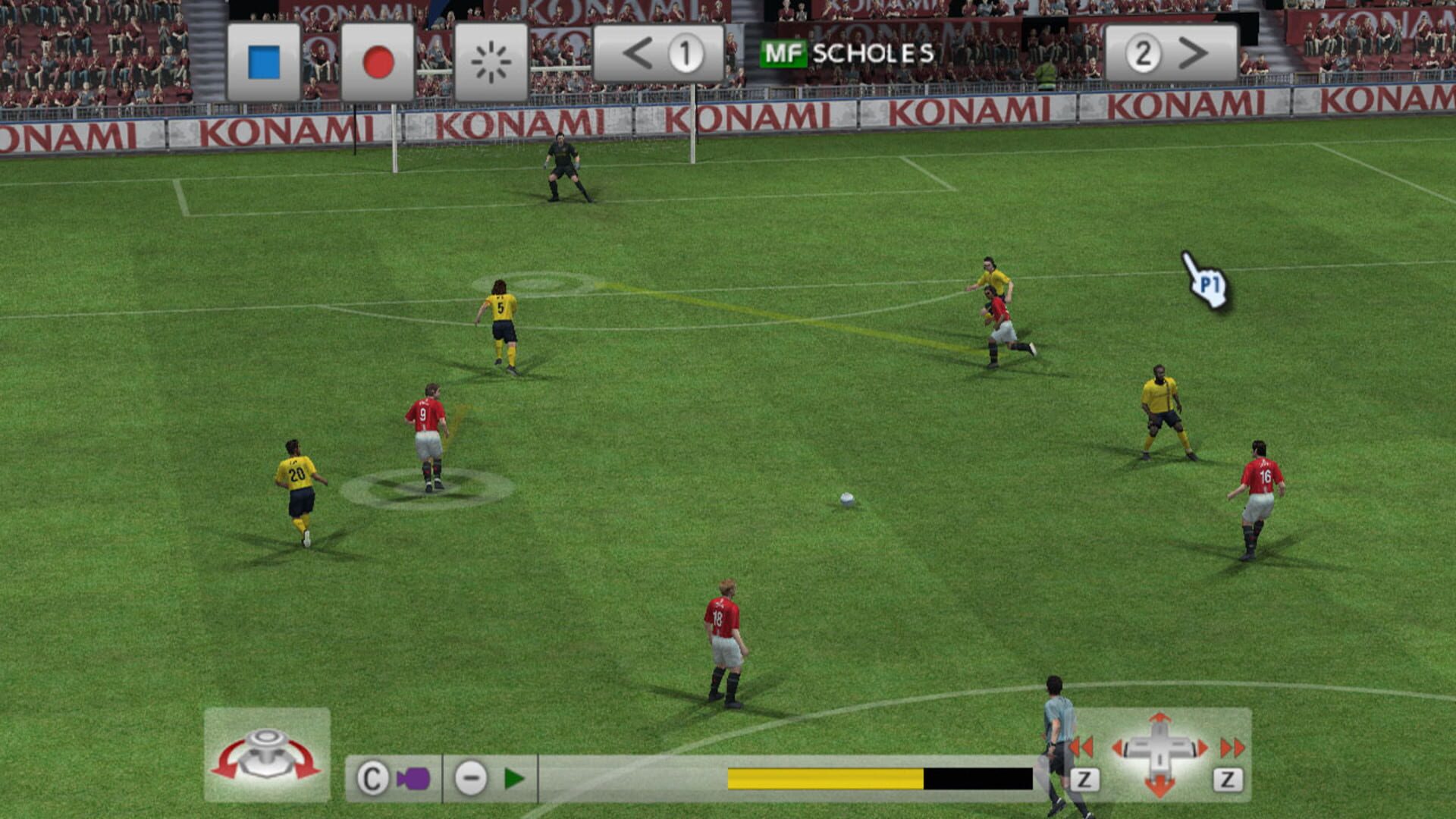Click the right fast-forward double-arrow icon
Screen dimensions: 1456x819
coord(1232,748)
